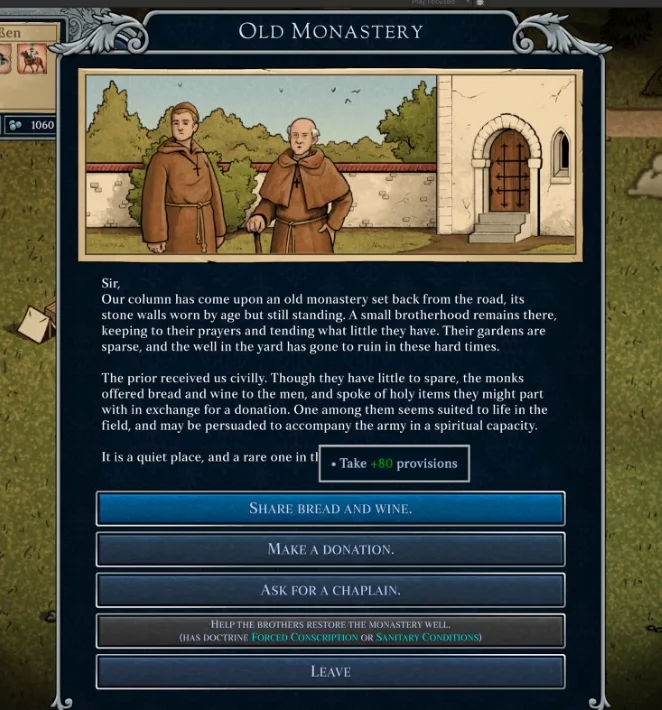Choose Share bread and wine
This screenshot has width=662, height=710.
330,508
